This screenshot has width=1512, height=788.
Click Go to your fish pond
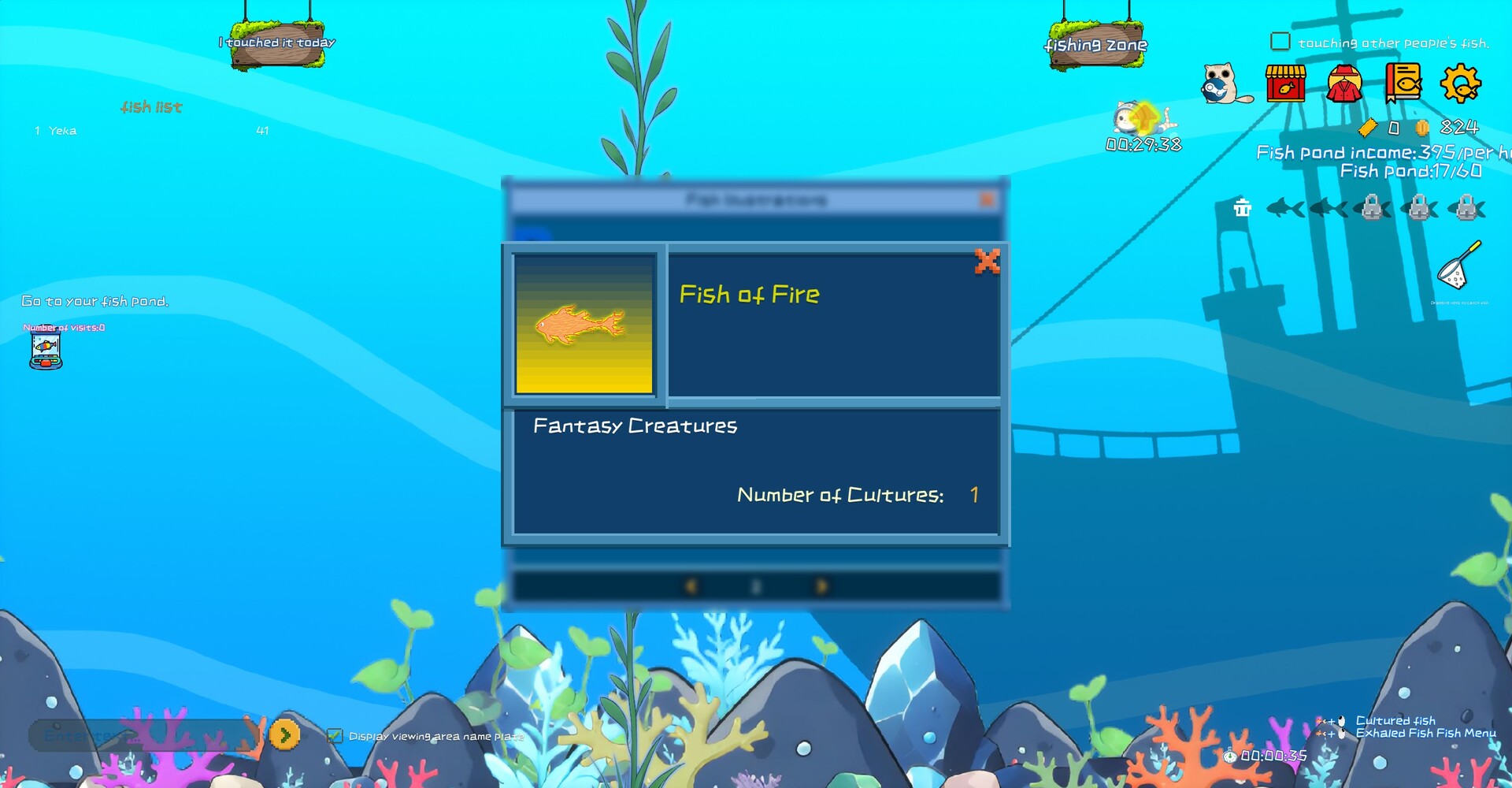point(94,301)
